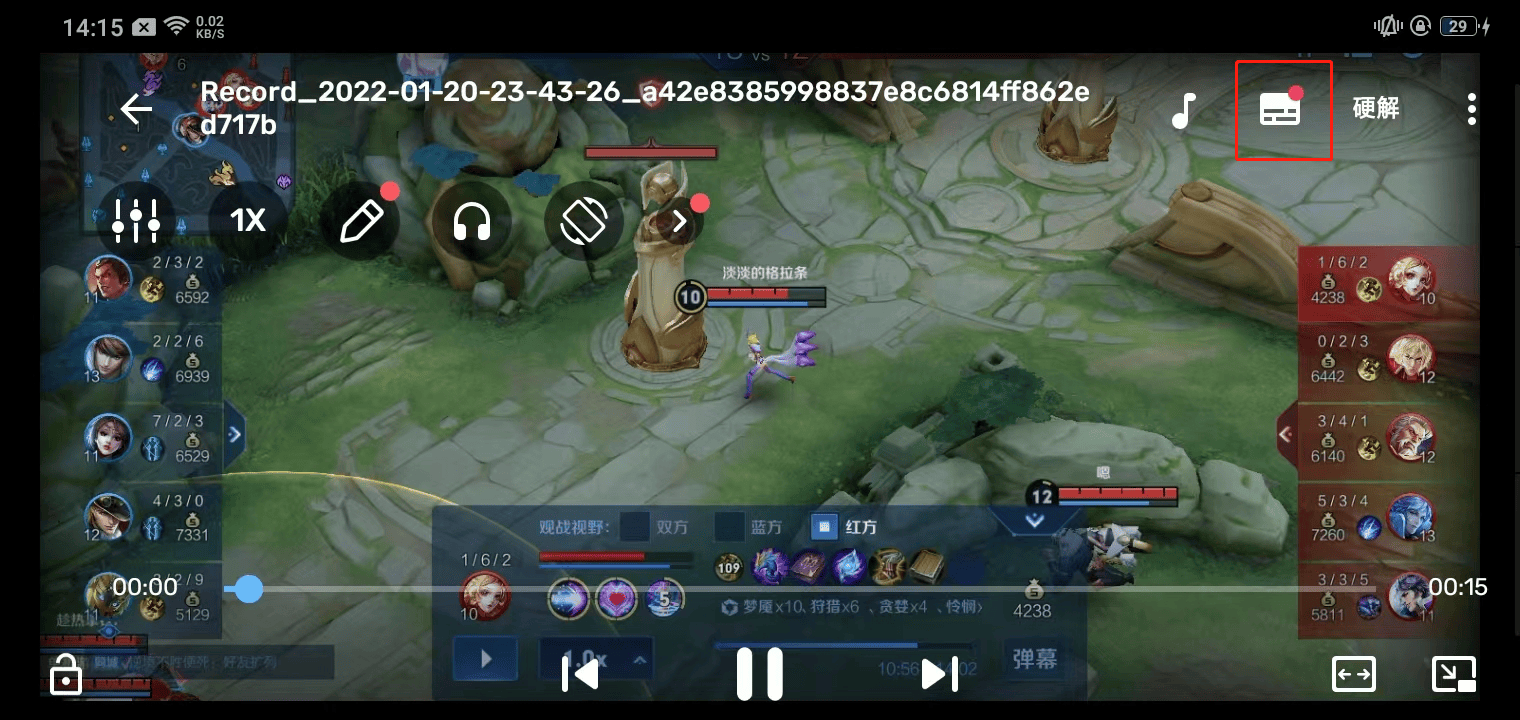Open the 弹幕 danmaku button
Viewport: 1520px width, 720px height.
point(1034,658)
